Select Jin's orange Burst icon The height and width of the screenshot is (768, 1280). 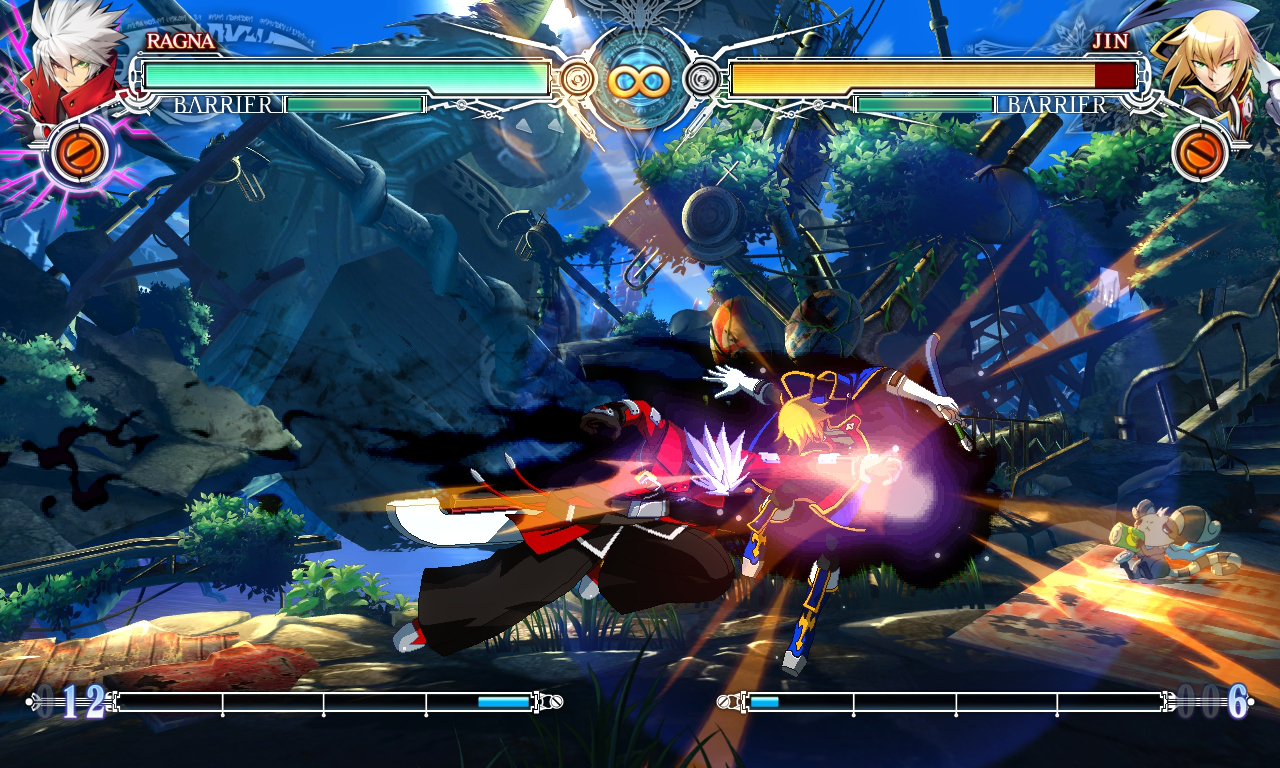click(x=1201, y=152)
